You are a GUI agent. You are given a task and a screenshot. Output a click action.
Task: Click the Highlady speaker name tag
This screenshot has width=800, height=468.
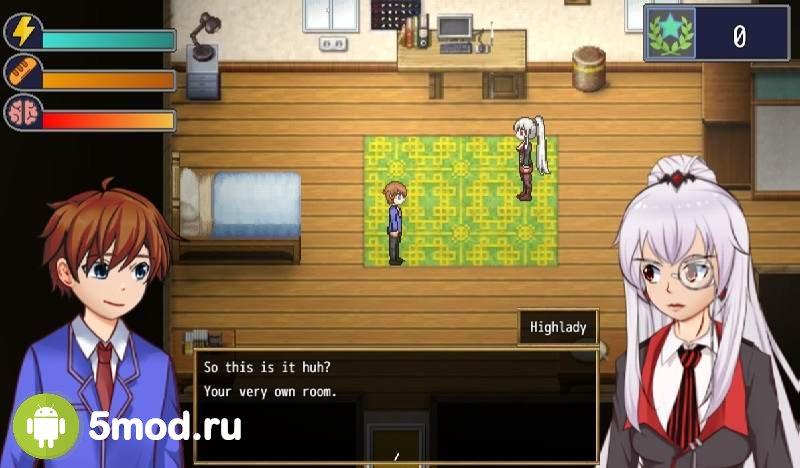[x=558, y=326]
